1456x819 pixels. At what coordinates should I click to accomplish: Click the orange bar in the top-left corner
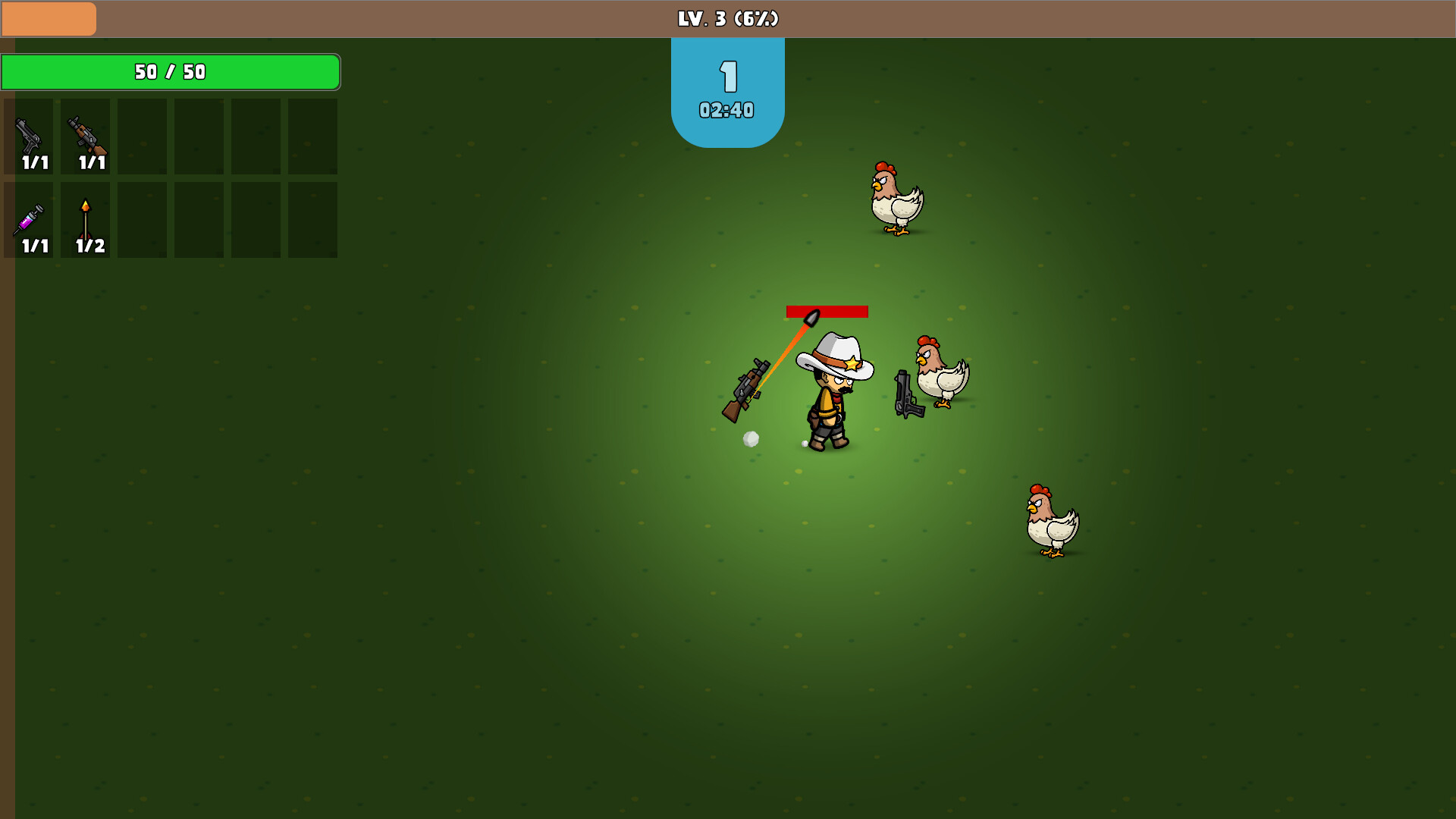tap(49, 18)
